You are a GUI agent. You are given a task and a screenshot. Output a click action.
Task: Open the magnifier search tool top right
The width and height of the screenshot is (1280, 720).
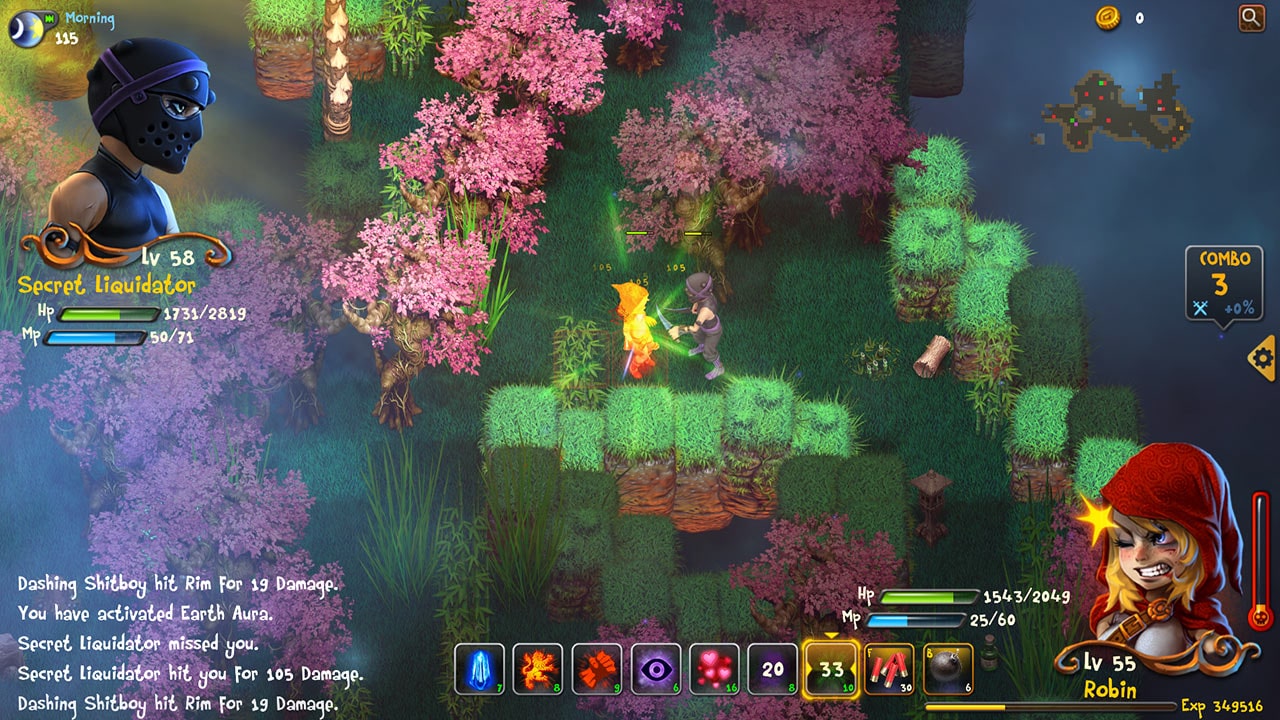pyautogui.click(x=1253, y=18)
